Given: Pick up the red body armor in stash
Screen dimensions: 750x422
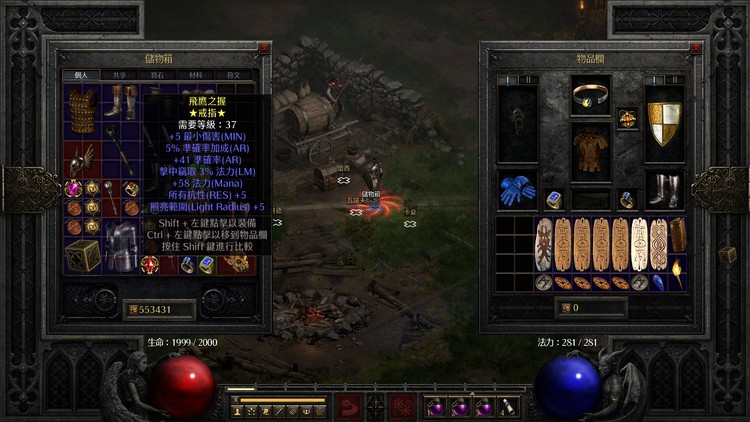Looking at the screenshot, I should tap(82, 105).
